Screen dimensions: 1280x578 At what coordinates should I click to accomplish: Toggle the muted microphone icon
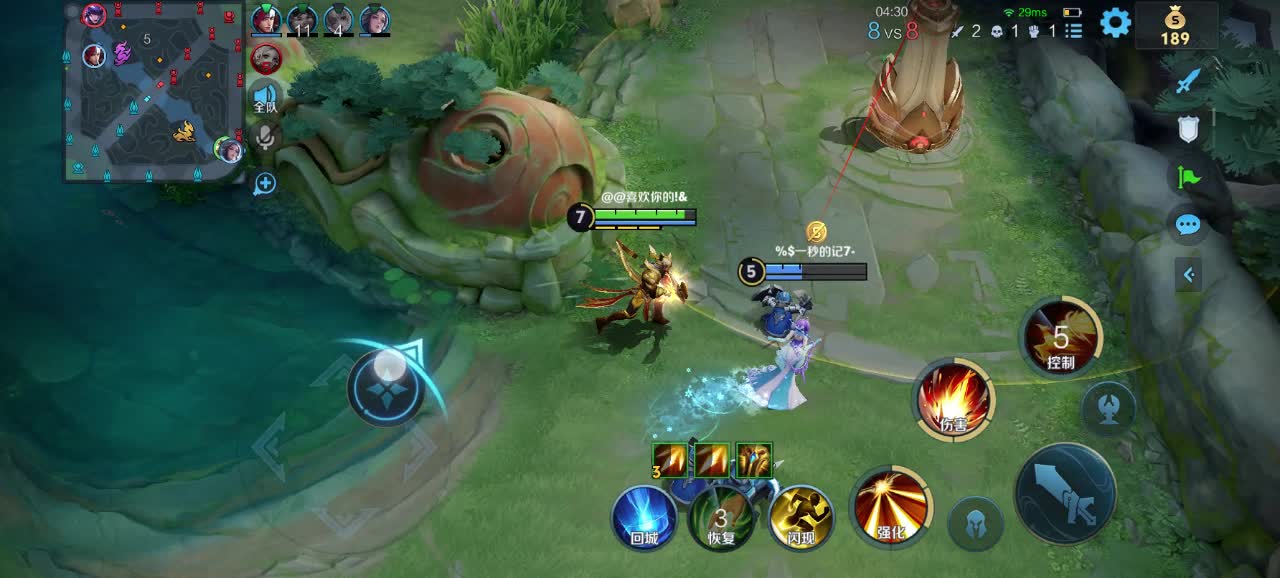pos(265,137)
